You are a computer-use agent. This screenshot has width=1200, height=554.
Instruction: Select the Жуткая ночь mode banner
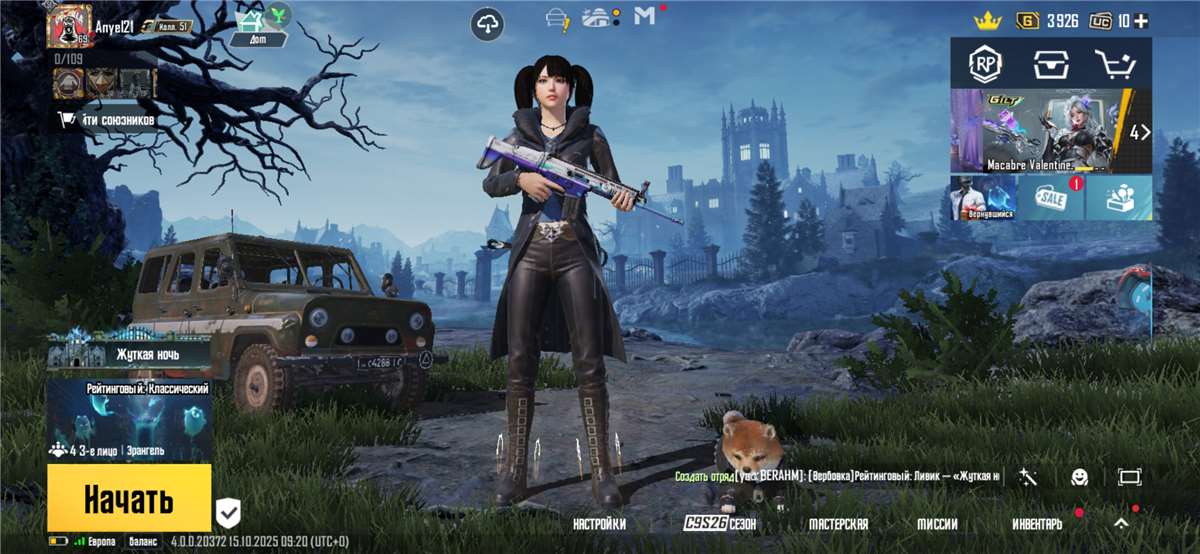(129, 351)
